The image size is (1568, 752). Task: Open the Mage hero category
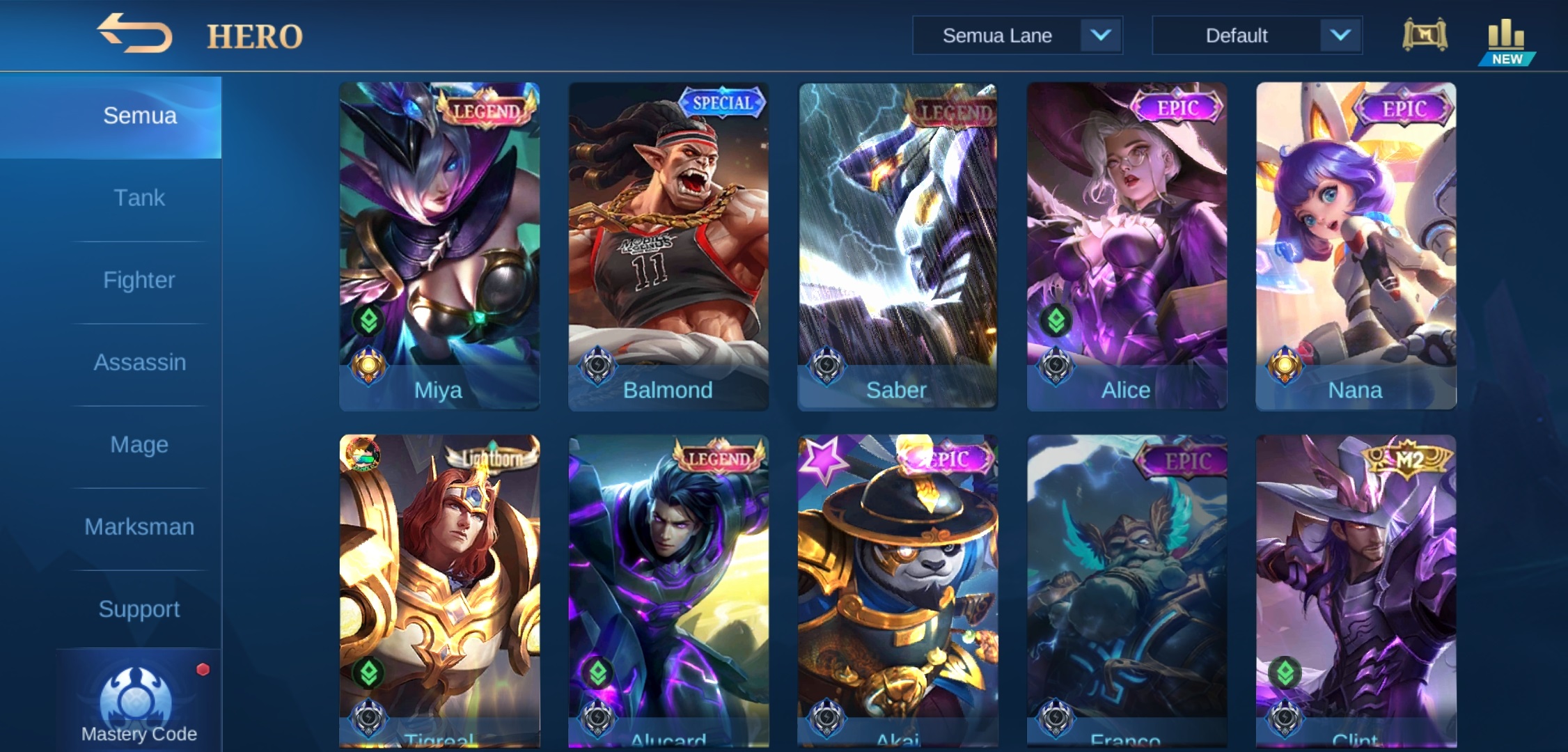point(139,444)
